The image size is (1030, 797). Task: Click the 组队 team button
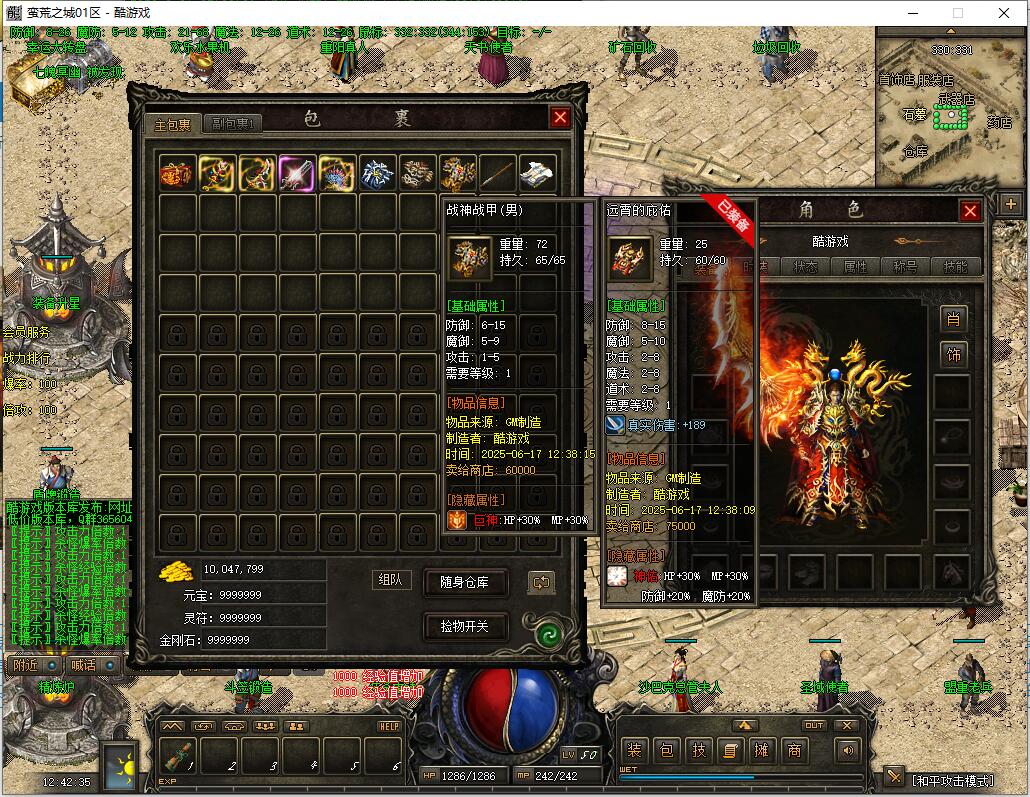[x=392, y=580]
